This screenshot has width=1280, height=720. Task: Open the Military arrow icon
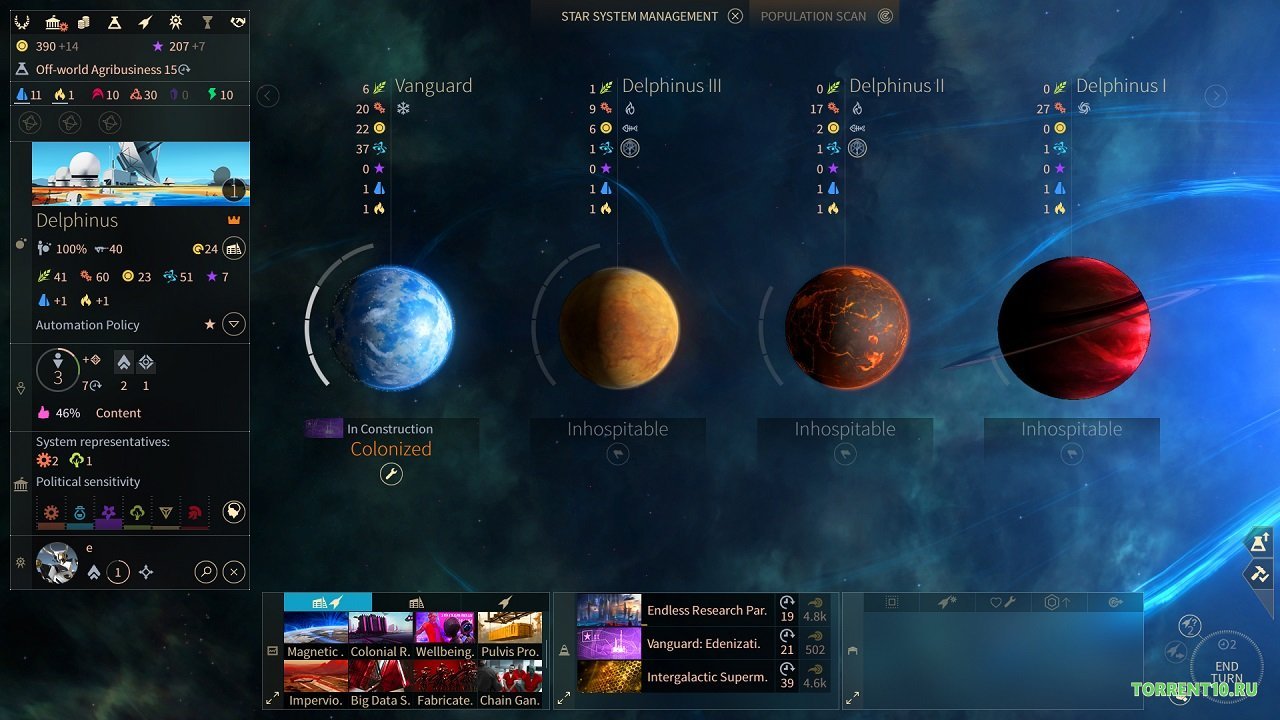tap(143, 21)
